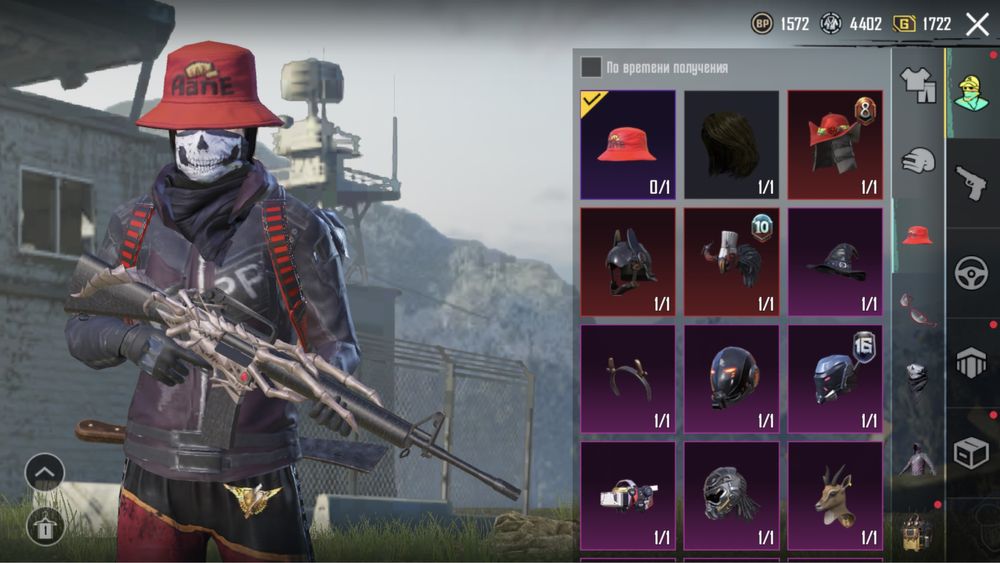Choose the black hair wig item
This screenshot has width=1000, height=563.
tap(731, 144)
